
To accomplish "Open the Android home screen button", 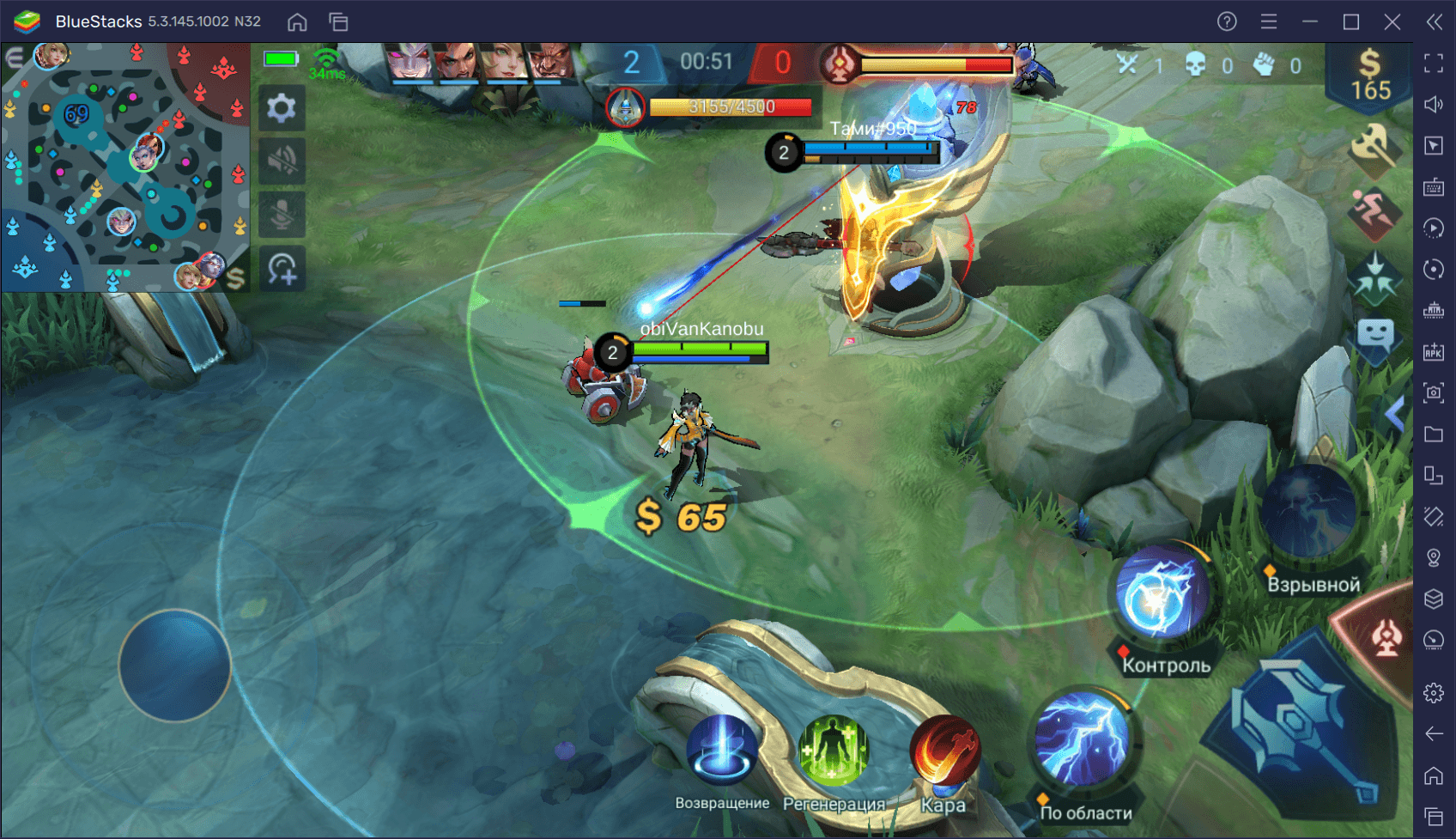I will (x=298, y=21).
